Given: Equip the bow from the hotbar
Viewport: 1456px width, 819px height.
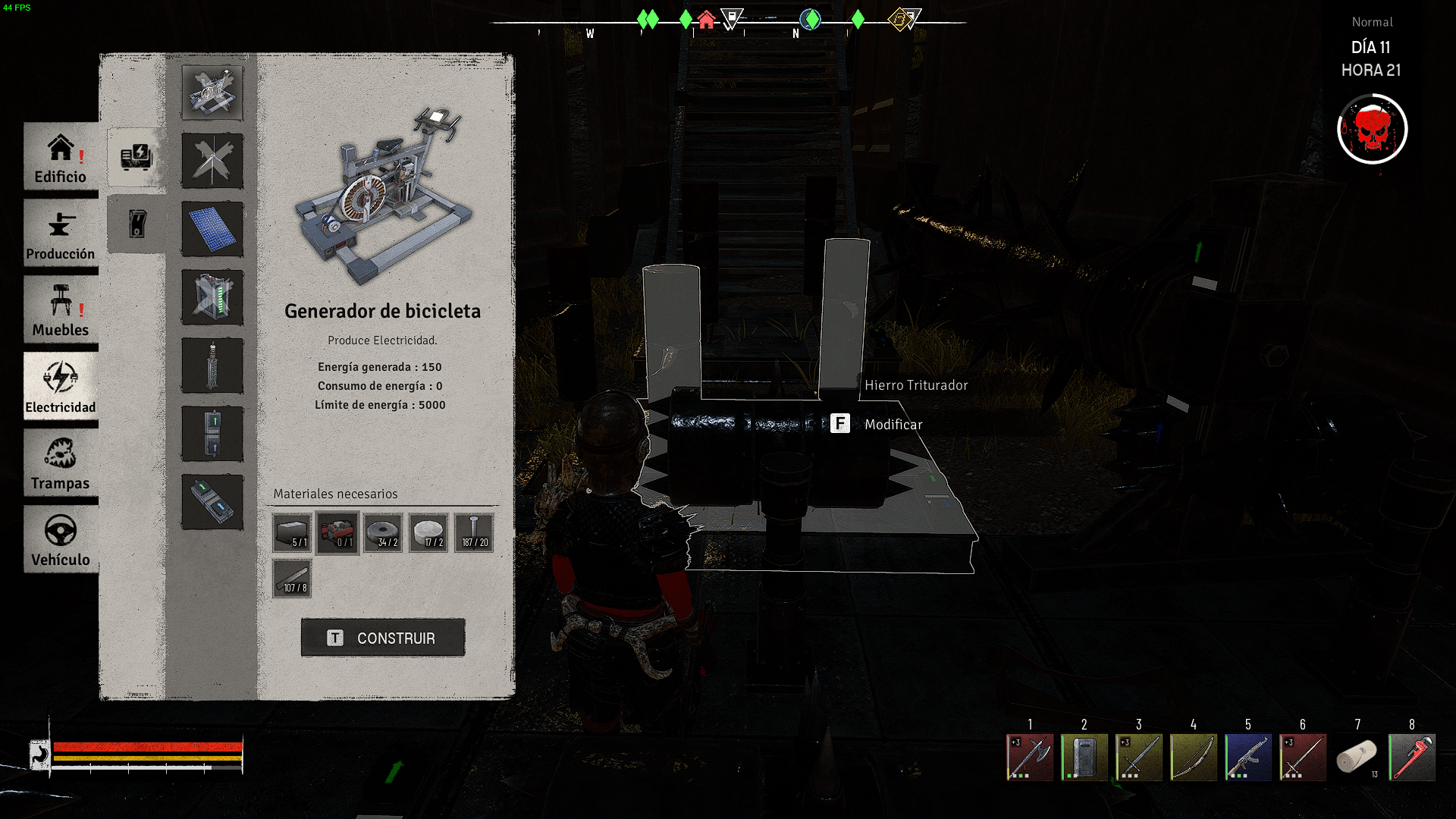Looking at the screenshot, I should pyautogui.click(x=1194, y=757).
